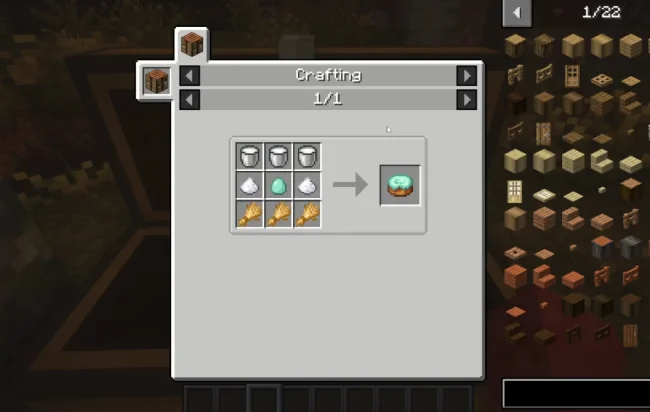
Task: Show the next recipe page beside 1/1
Action: [x=466, y=99]
